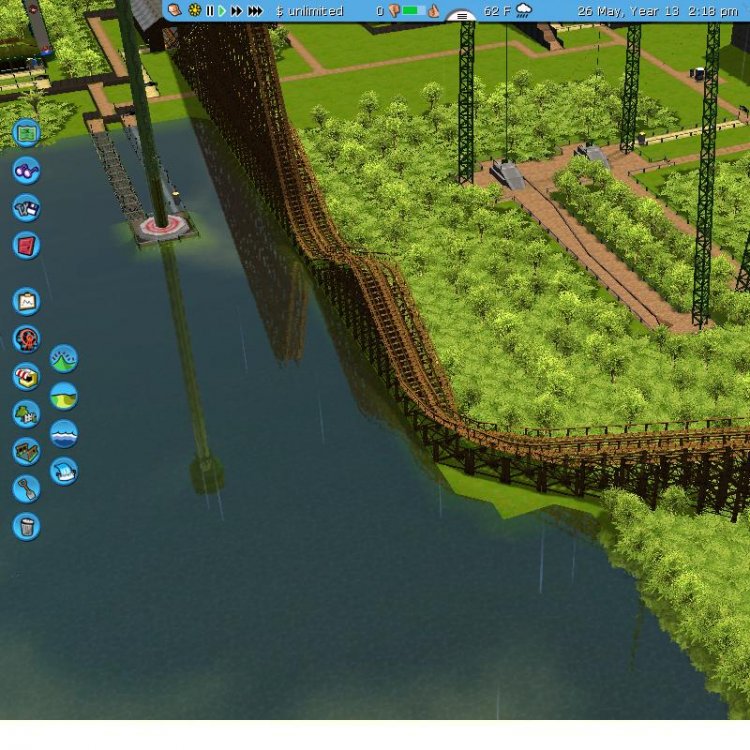This screenshot has width=750, height=750.
Task: Set game to double fast-forward speed
Action: coord(237,11)
